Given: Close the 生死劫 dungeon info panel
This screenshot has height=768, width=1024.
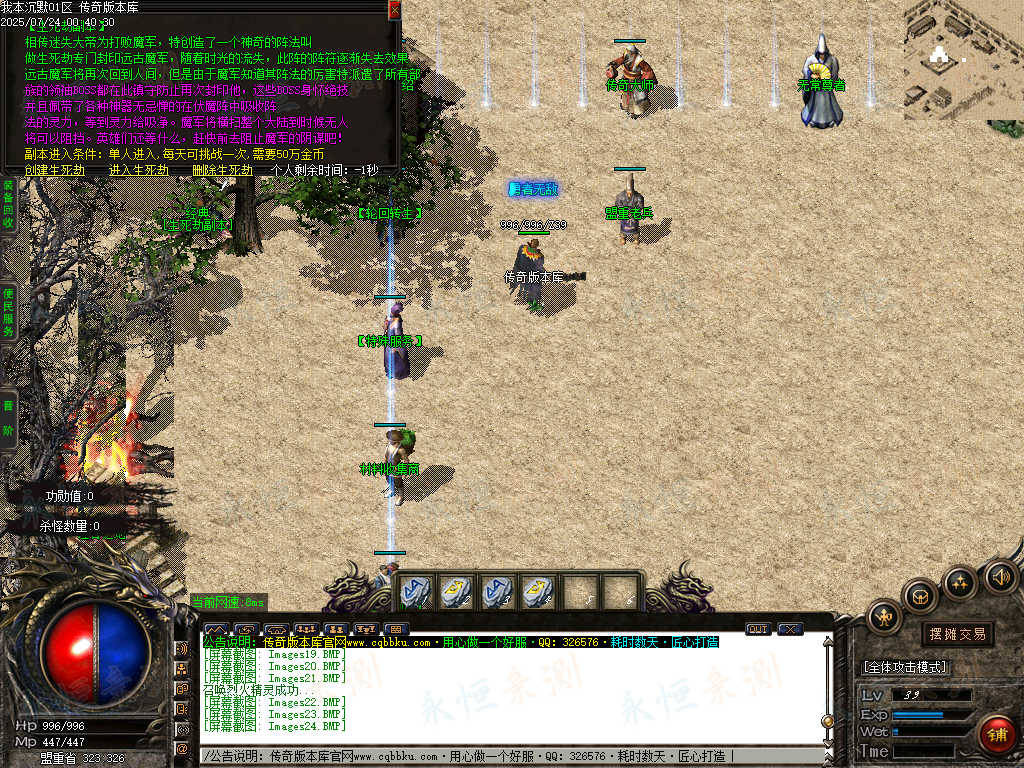Looking at the screenshot, I should tap(394, 9).
